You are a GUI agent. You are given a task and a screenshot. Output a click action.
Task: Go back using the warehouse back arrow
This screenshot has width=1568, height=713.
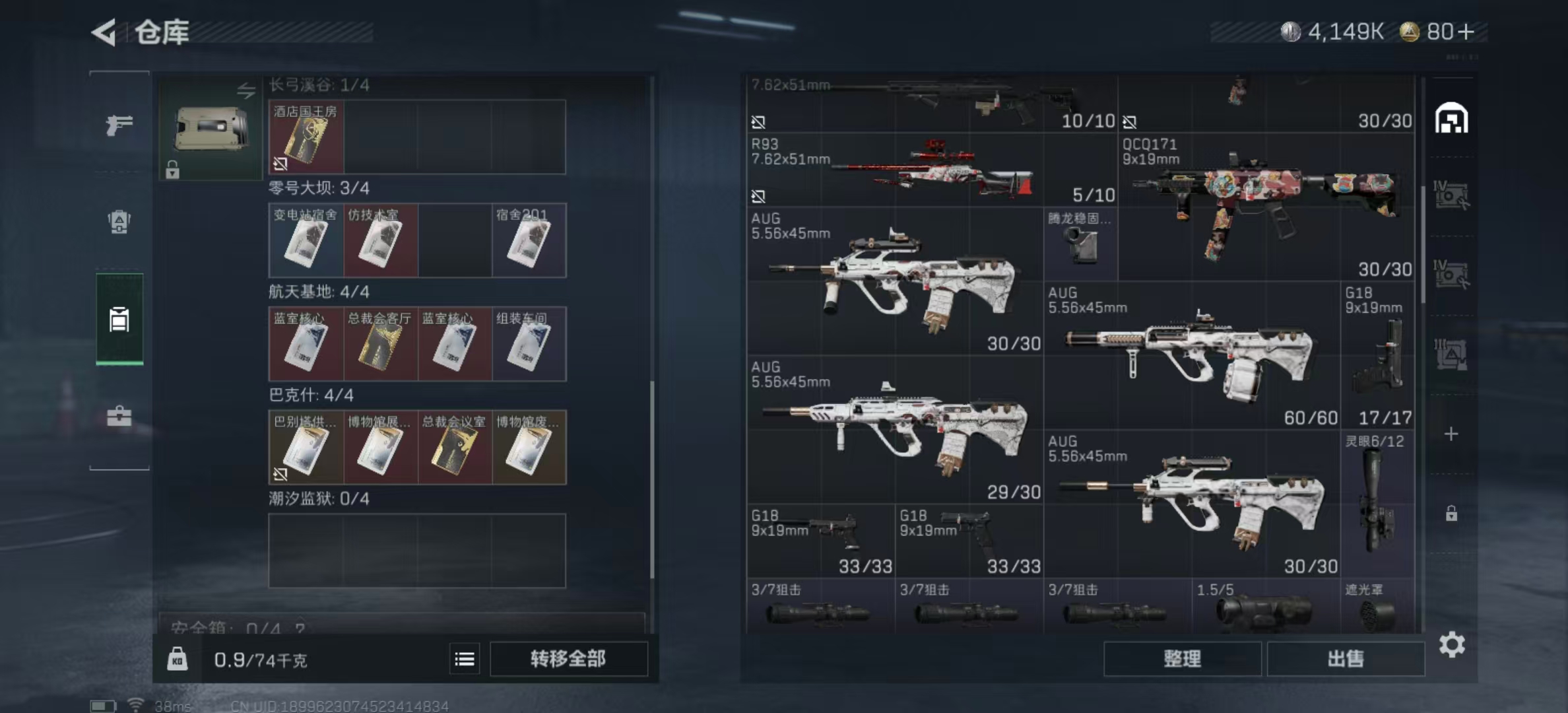(x=104, y=32)
